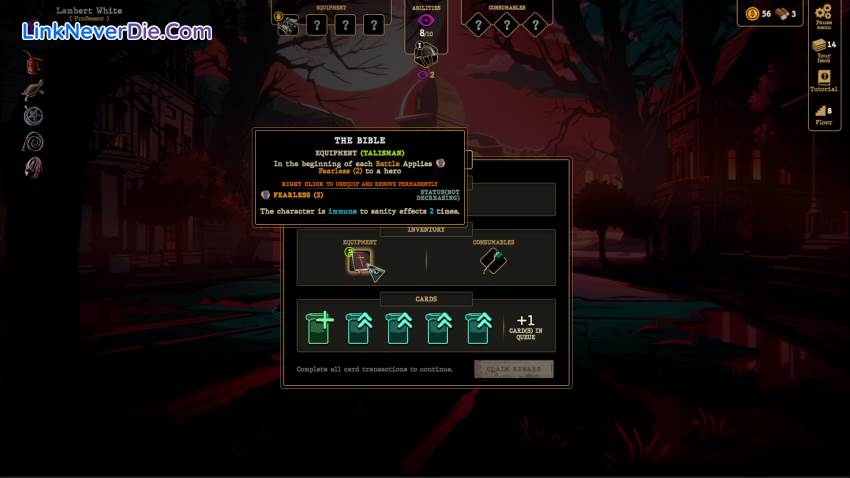850x478 pixels.
Task: Inspect the pentagram relic icon
Action: (x=33, y=116)
